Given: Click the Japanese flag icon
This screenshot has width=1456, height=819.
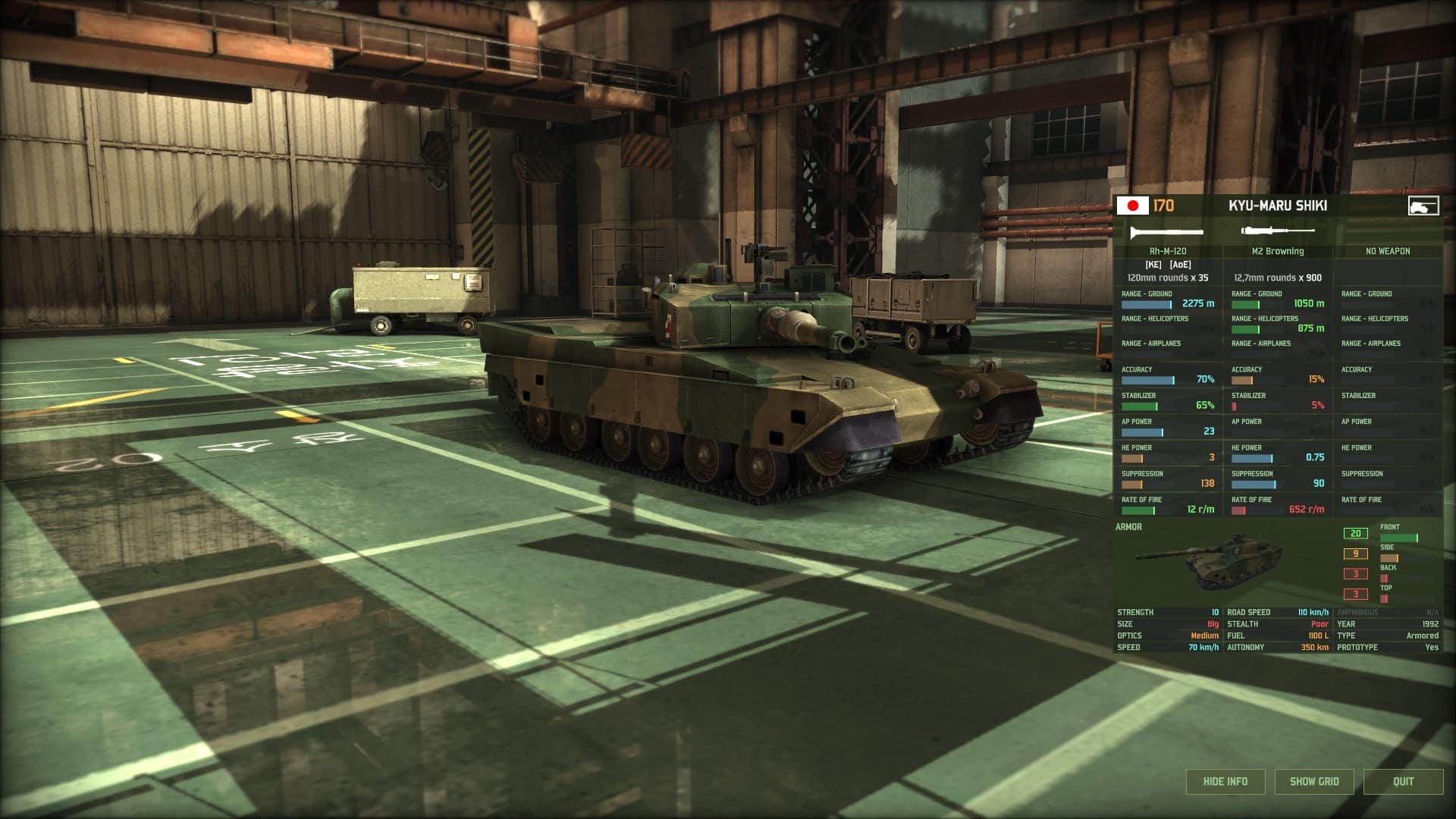Looking at the screenshot, I should pyautogui.click(x=1131, y=205).
